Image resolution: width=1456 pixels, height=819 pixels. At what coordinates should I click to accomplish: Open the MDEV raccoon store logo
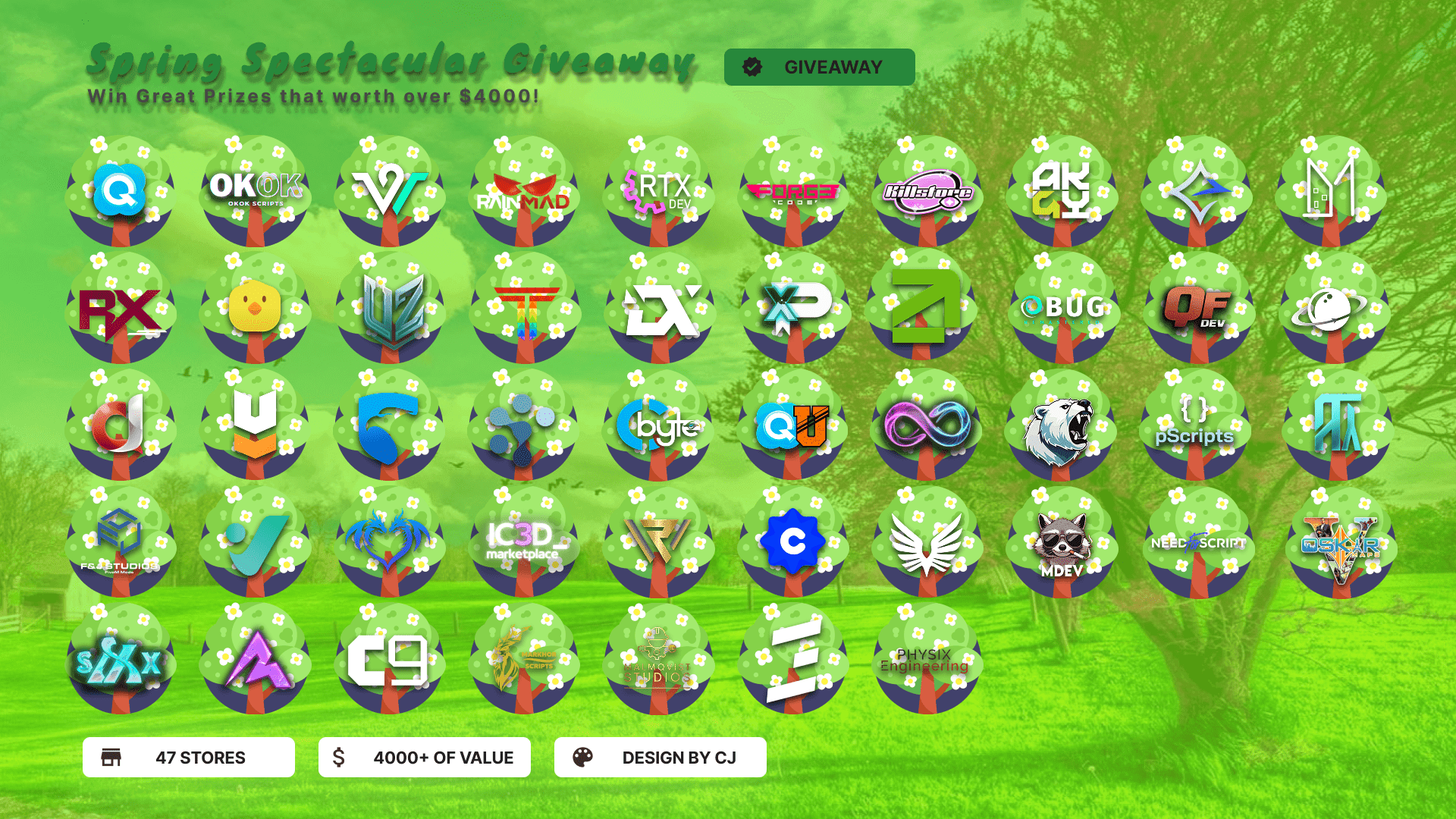[1062, 543]
